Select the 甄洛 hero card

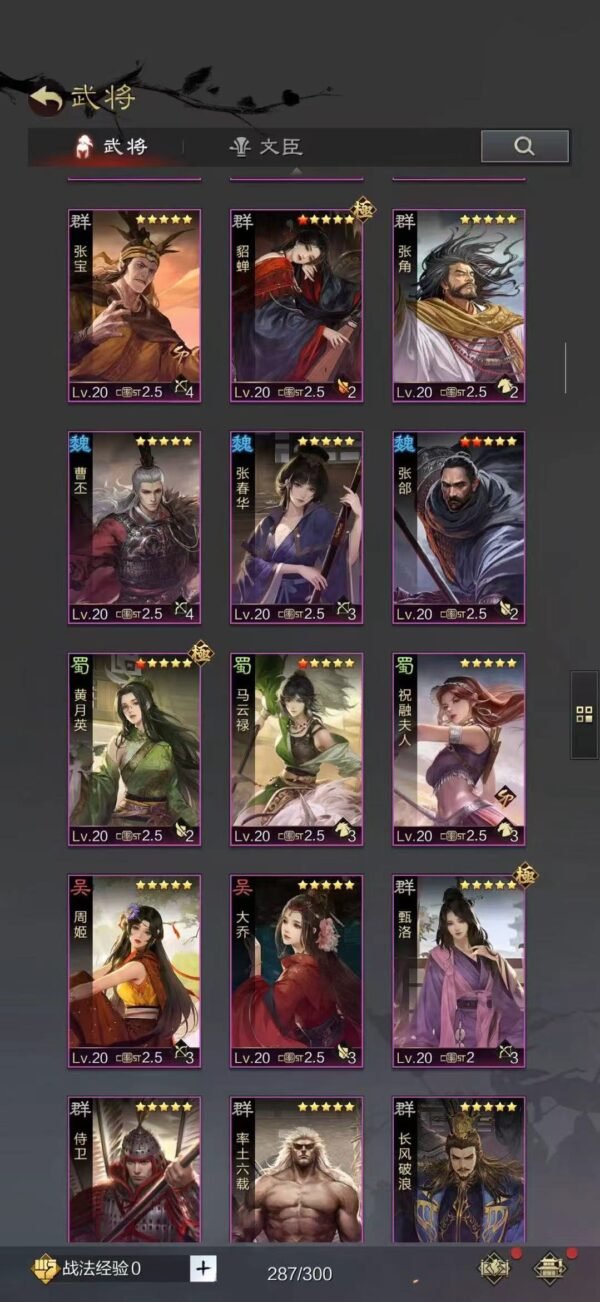point(458,971)
